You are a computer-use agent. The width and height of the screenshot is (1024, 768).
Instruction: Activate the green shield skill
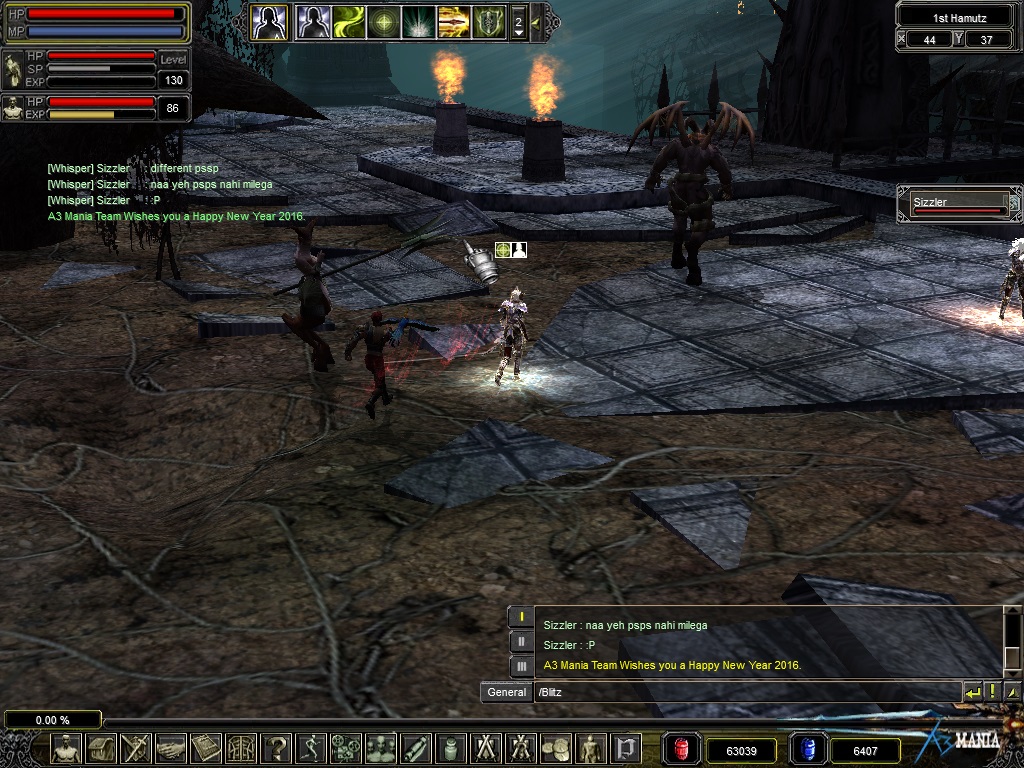coord(488,21)
